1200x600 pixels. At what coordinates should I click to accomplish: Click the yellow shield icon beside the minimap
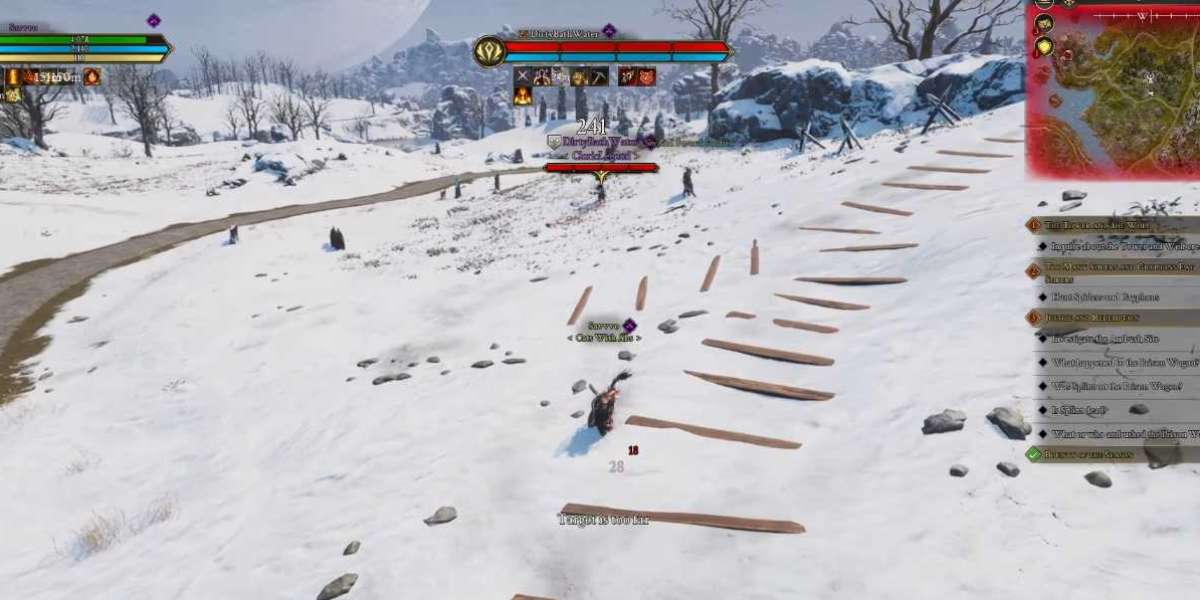(1044, 46)
